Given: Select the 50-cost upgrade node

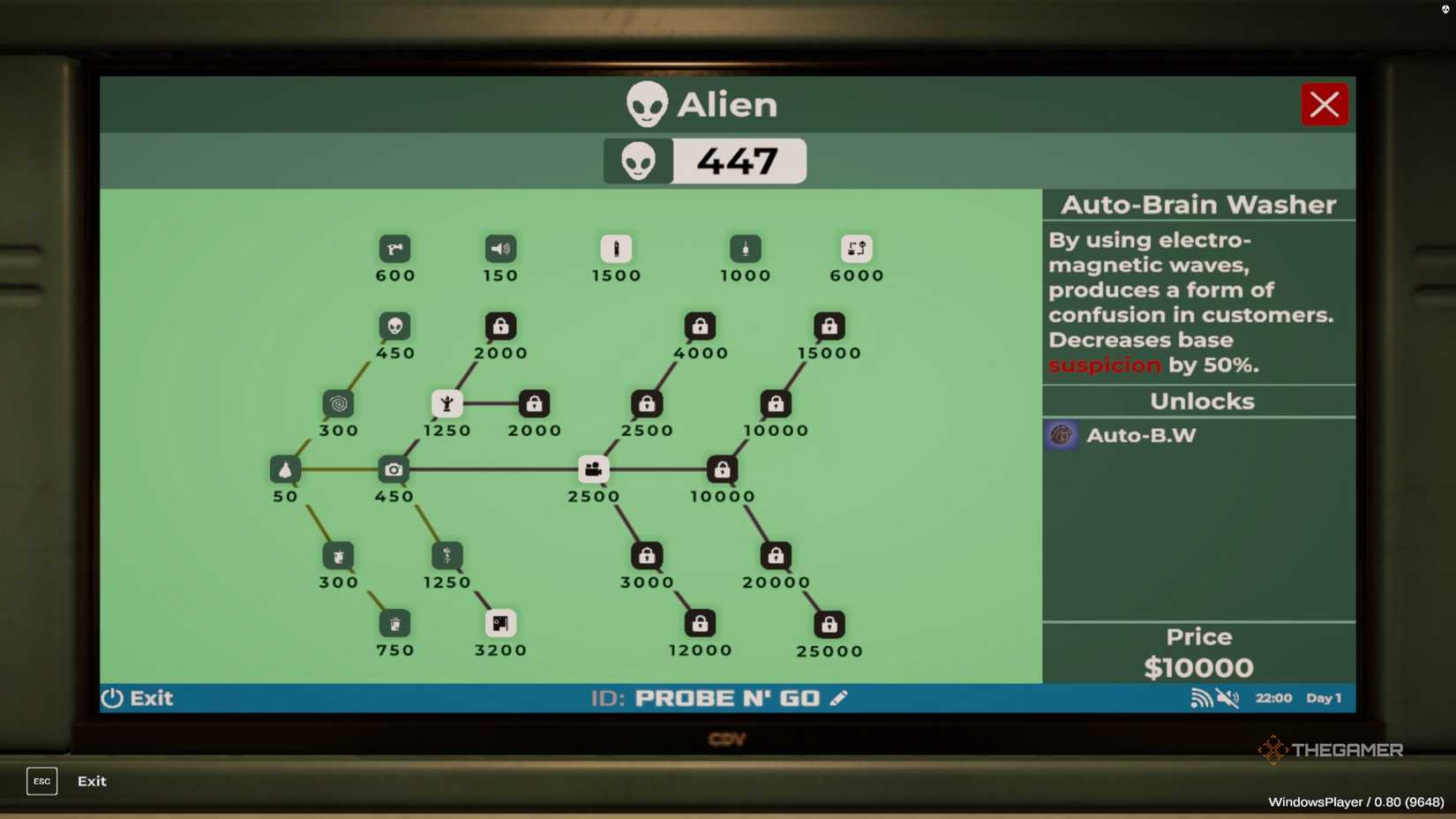Looking at the screenshot, I should click(x=285, y=470).
